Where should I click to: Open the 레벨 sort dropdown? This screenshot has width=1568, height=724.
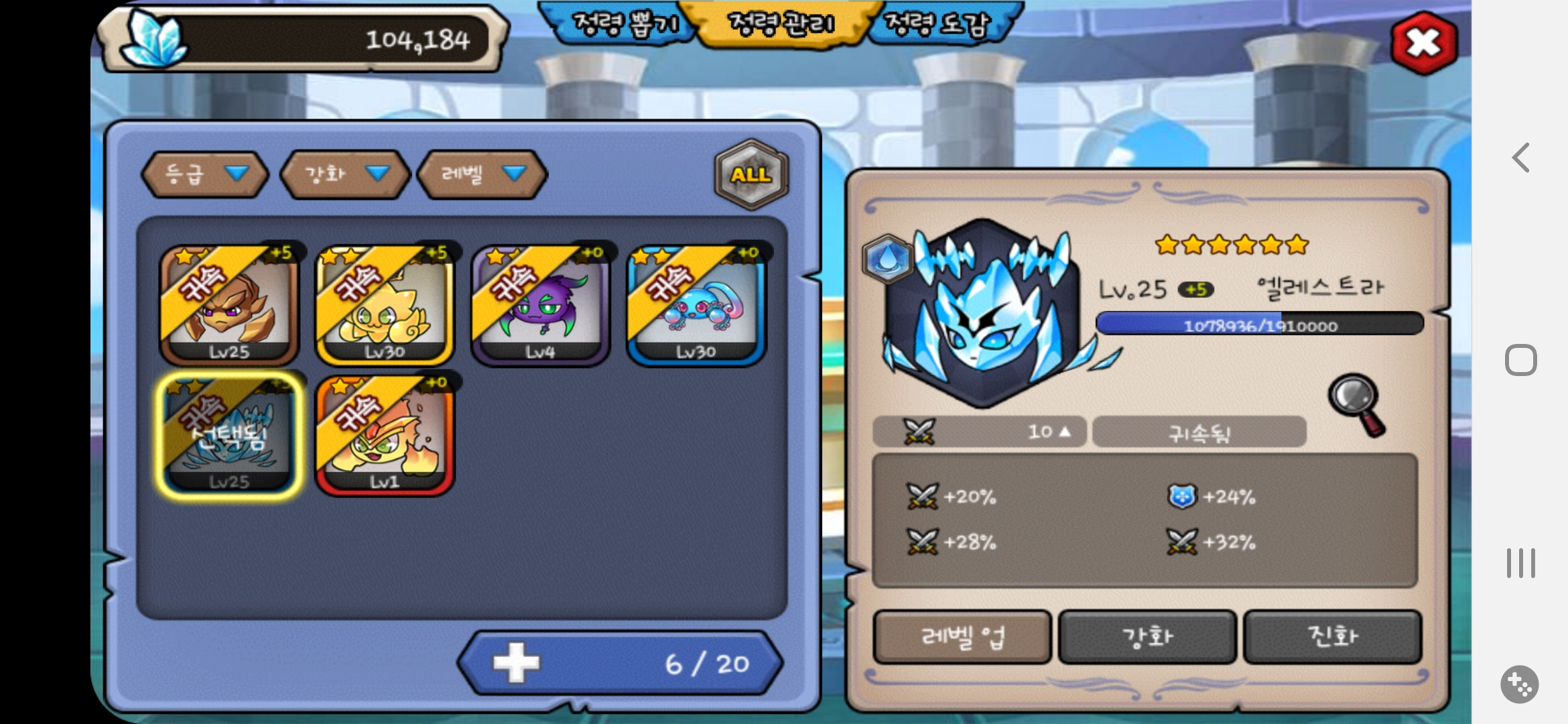tap(482, 174)
